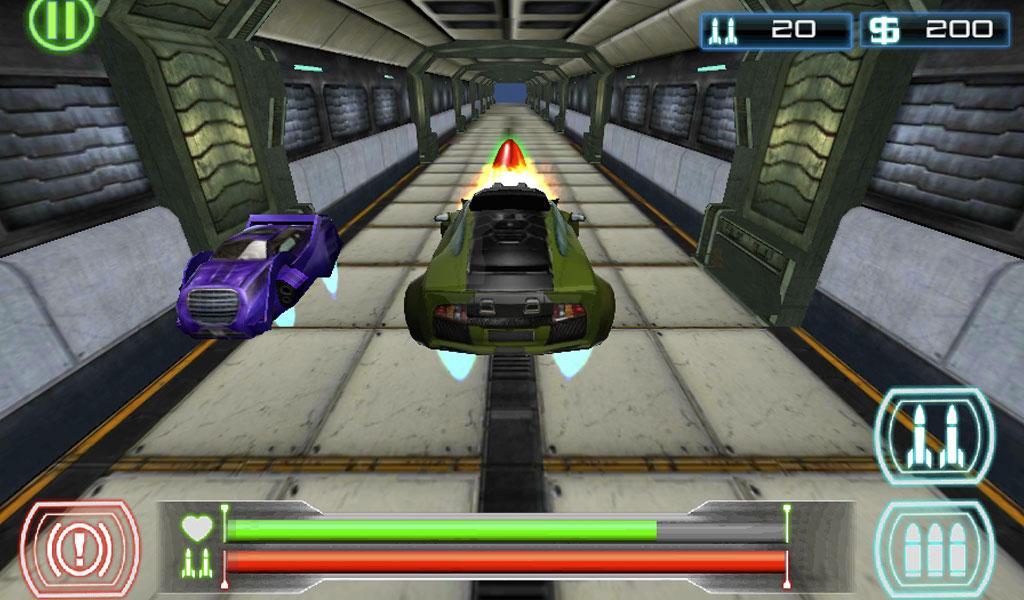
Task: Pause the game with the green button
Action: click(61, 20)
